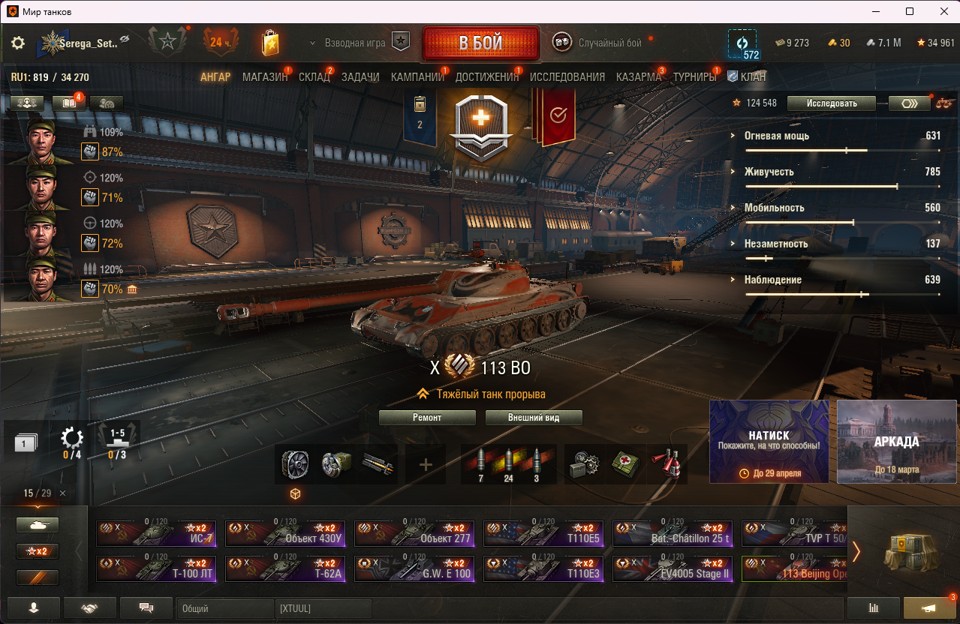Go to the ИССЛЕДОВАНИЯ tab

(567, 77)
